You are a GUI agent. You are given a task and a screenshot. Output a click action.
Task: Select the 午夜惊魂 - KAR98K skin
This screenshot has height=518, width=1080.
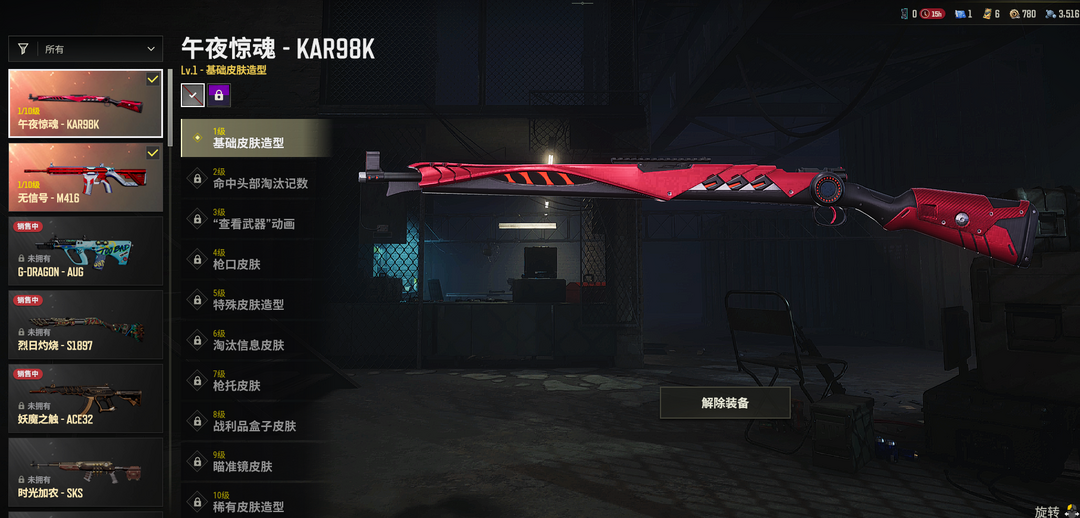[86, 103]
